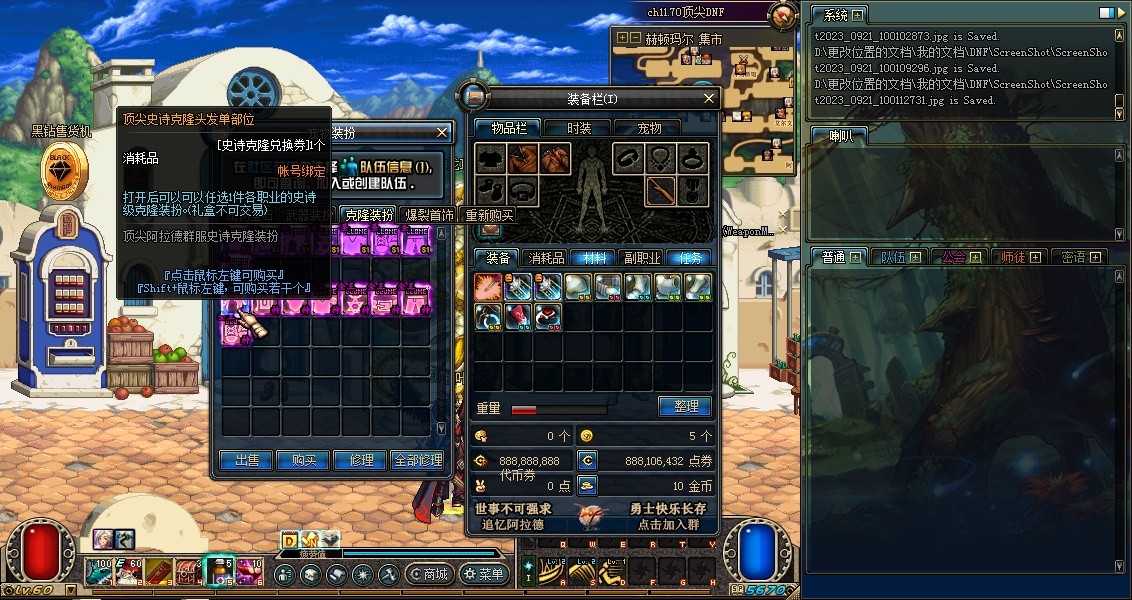1132x600 pixels.
Task: Close the 装备栏 inventory window
Action: (709, 98)
